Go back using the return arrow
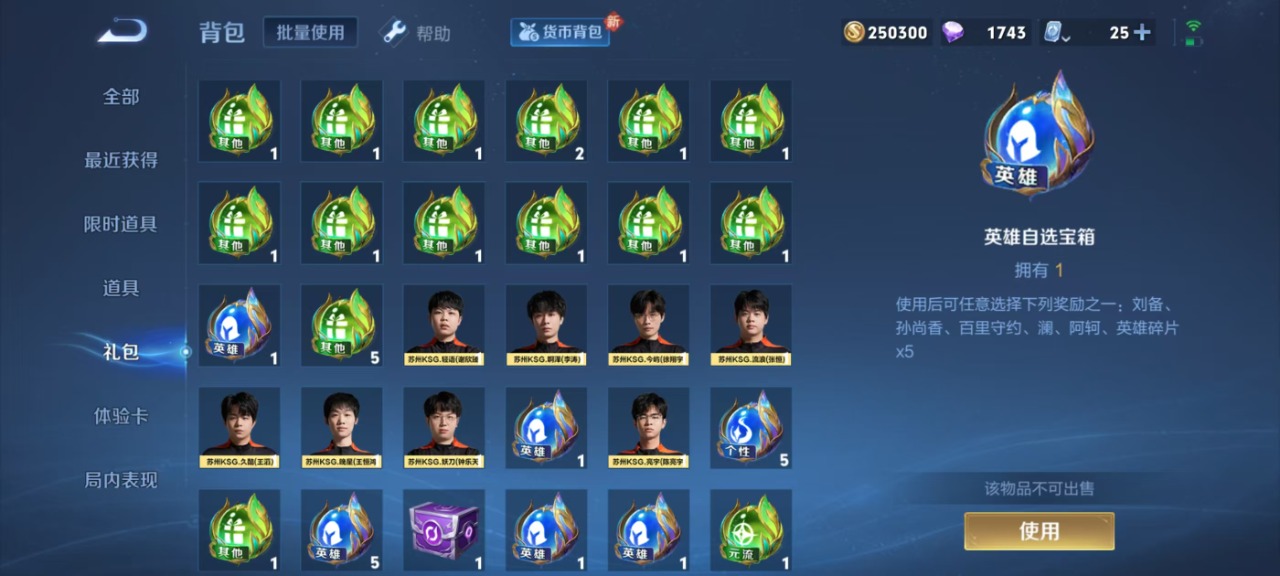The image size is (1280, 576). tap(122, 31)
